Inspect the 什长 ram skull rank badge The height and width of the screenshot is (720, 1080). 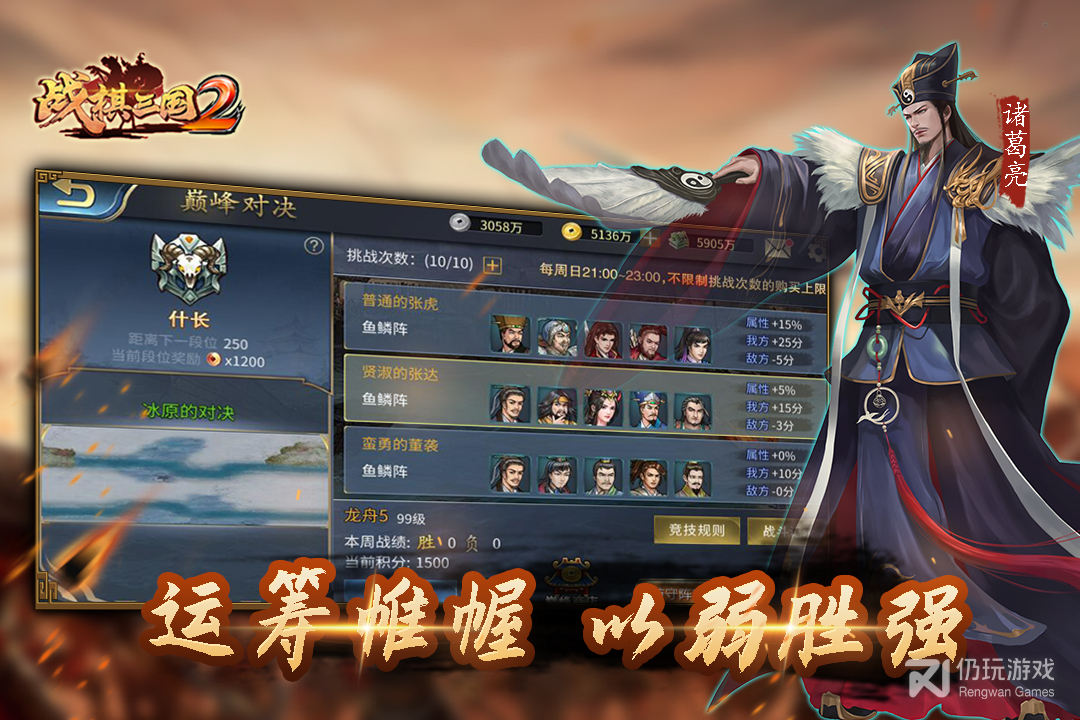coord(187,268)
